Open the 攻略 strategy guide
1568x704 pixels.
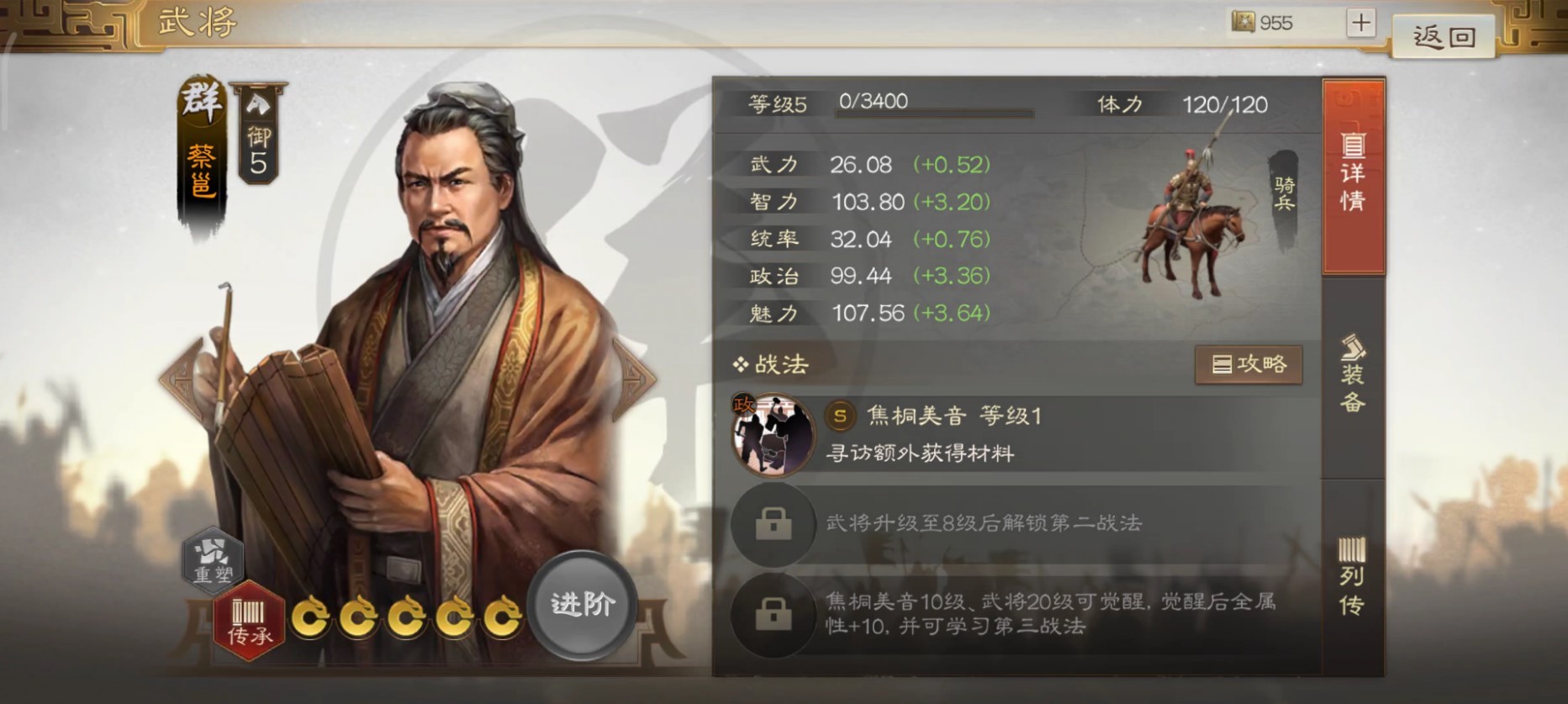click(1249, 365)
